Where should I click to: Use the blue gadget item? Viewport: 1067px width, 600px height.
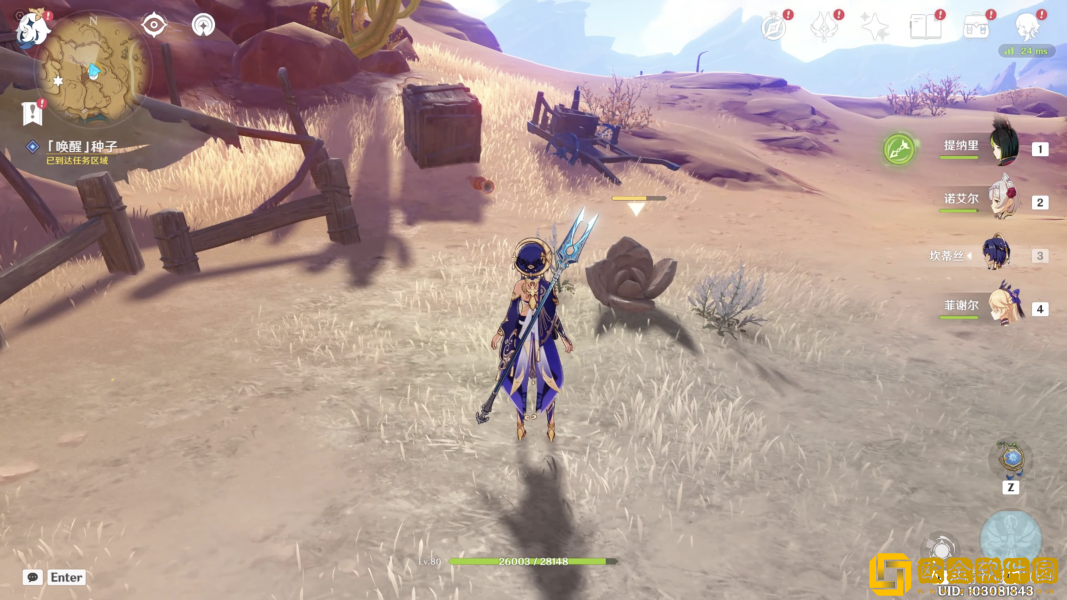coord(1011,459)
